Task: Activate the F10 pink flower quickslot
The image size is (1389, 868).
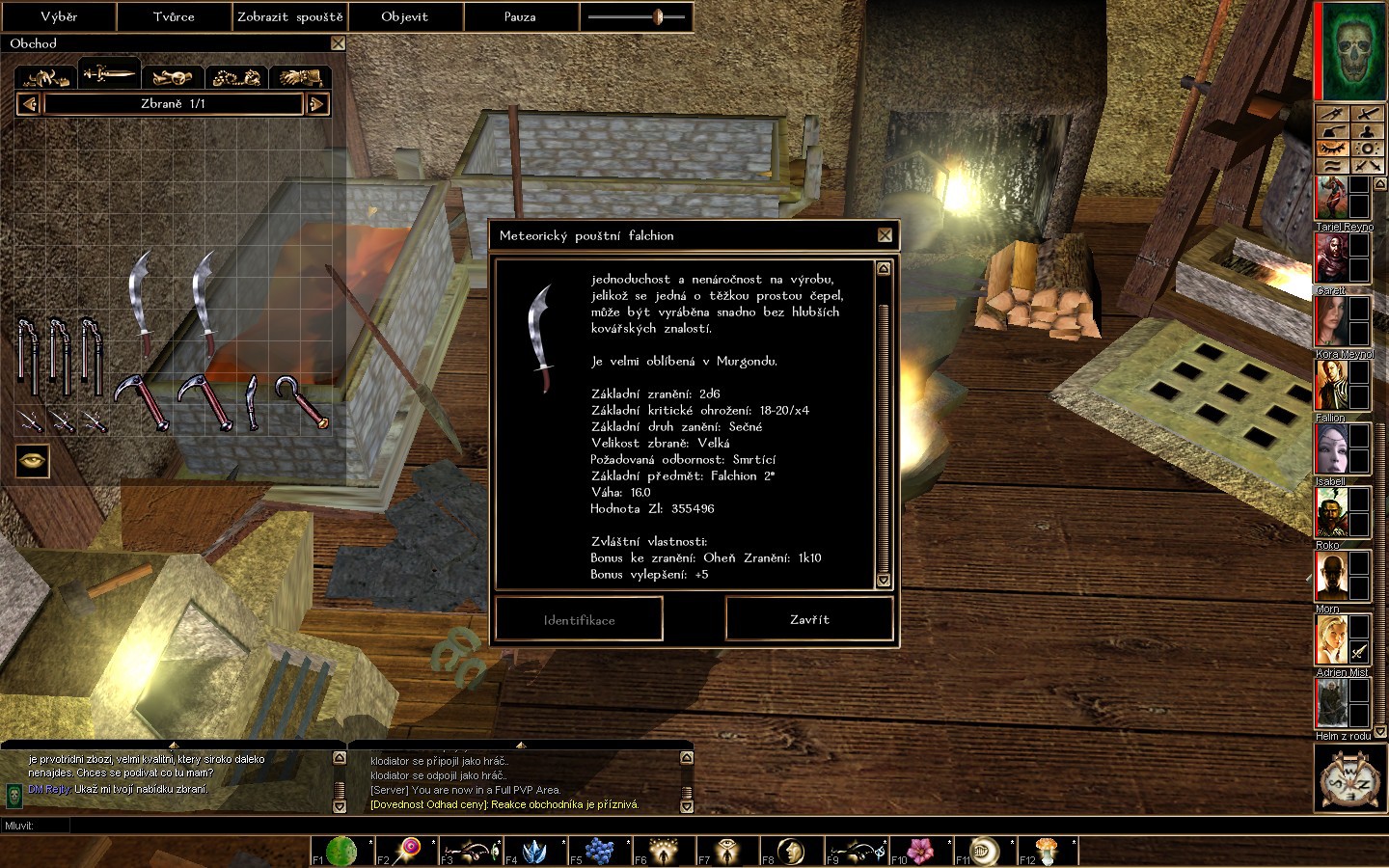Action: (922, 851)
